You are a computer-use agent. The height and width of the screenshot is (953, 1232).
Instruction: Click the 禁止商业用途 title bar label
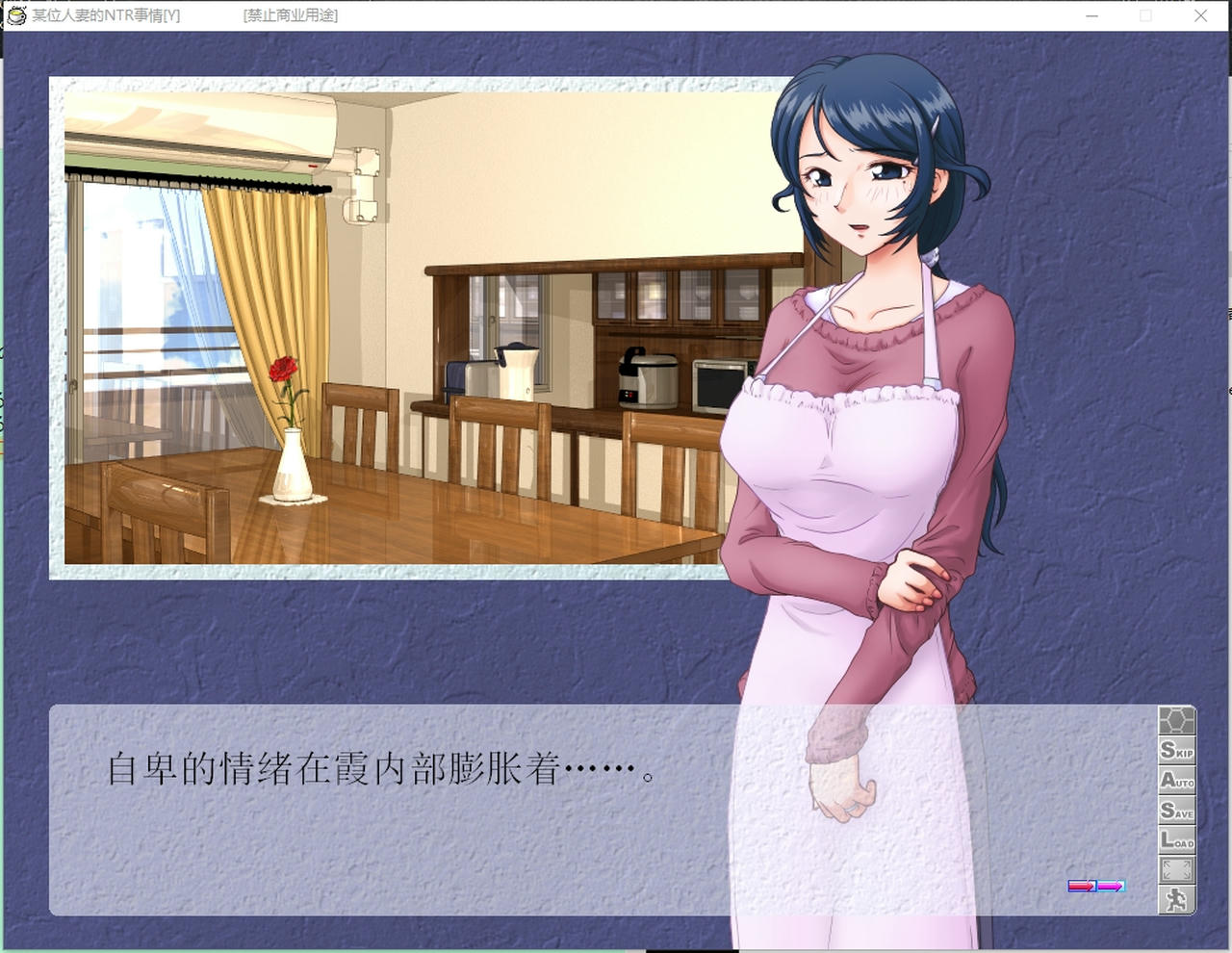289,16
